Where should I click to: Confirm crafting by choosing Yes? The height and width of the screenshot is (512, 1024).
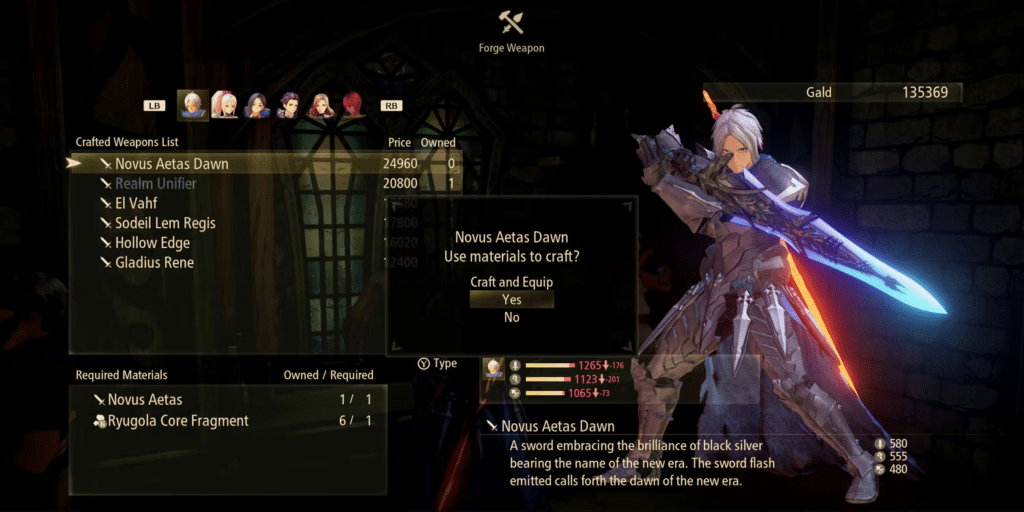tap(511, 299)
